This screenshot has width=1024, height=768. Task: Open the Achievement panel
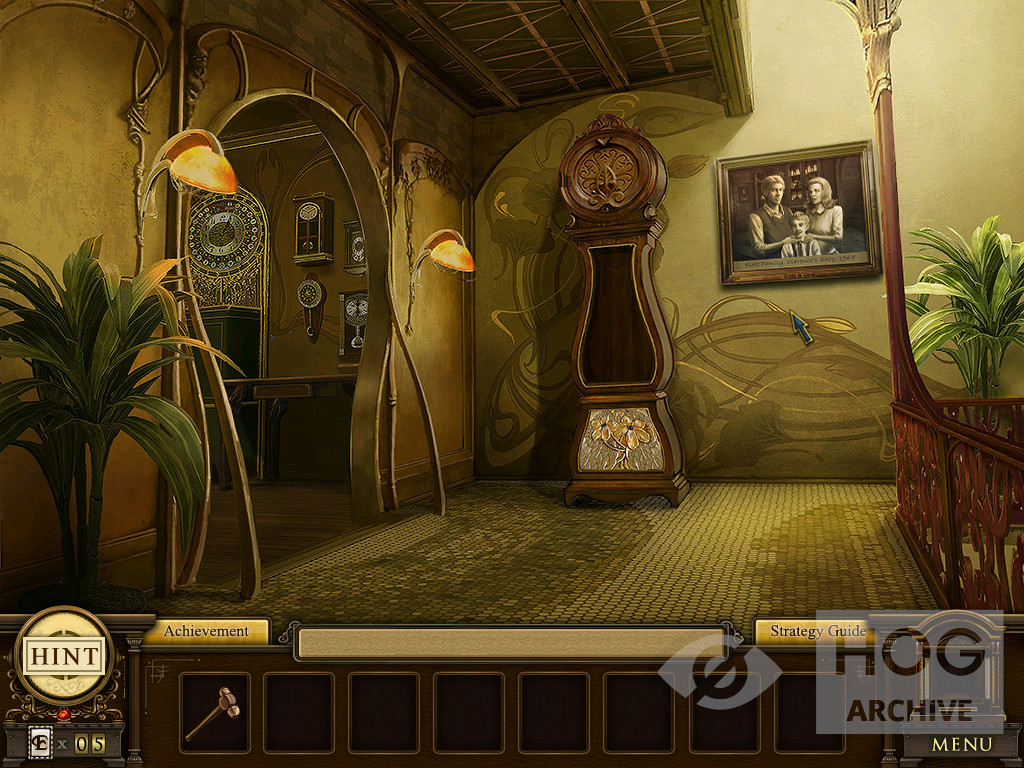[x=206, y=631]
